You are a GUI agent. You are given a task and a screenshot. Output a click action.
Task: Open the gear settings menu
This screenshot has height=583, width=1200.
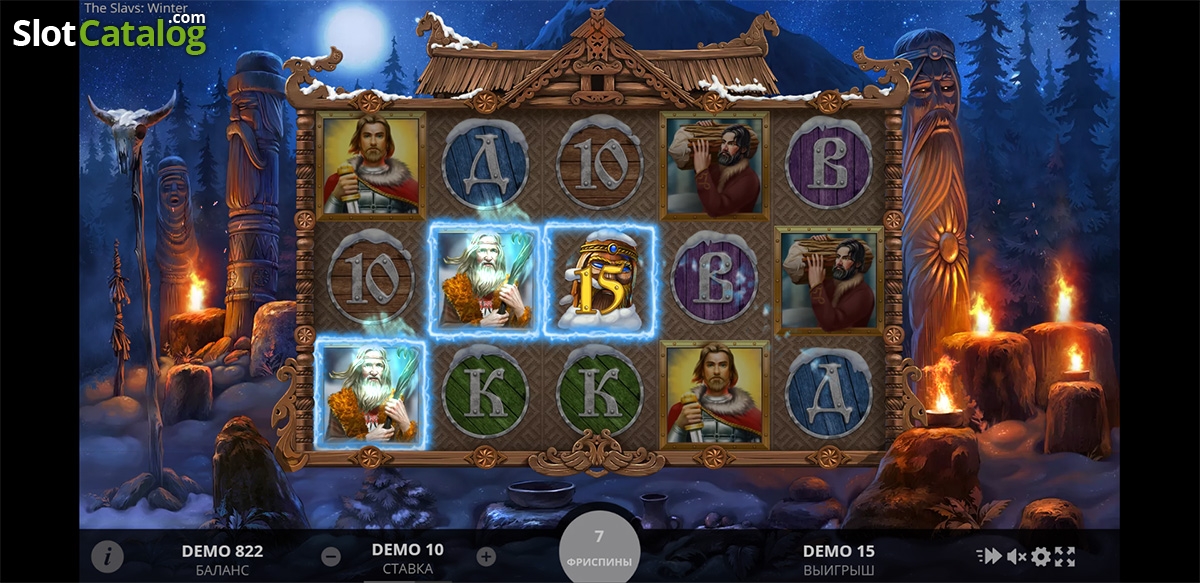tap(1041, 557)
